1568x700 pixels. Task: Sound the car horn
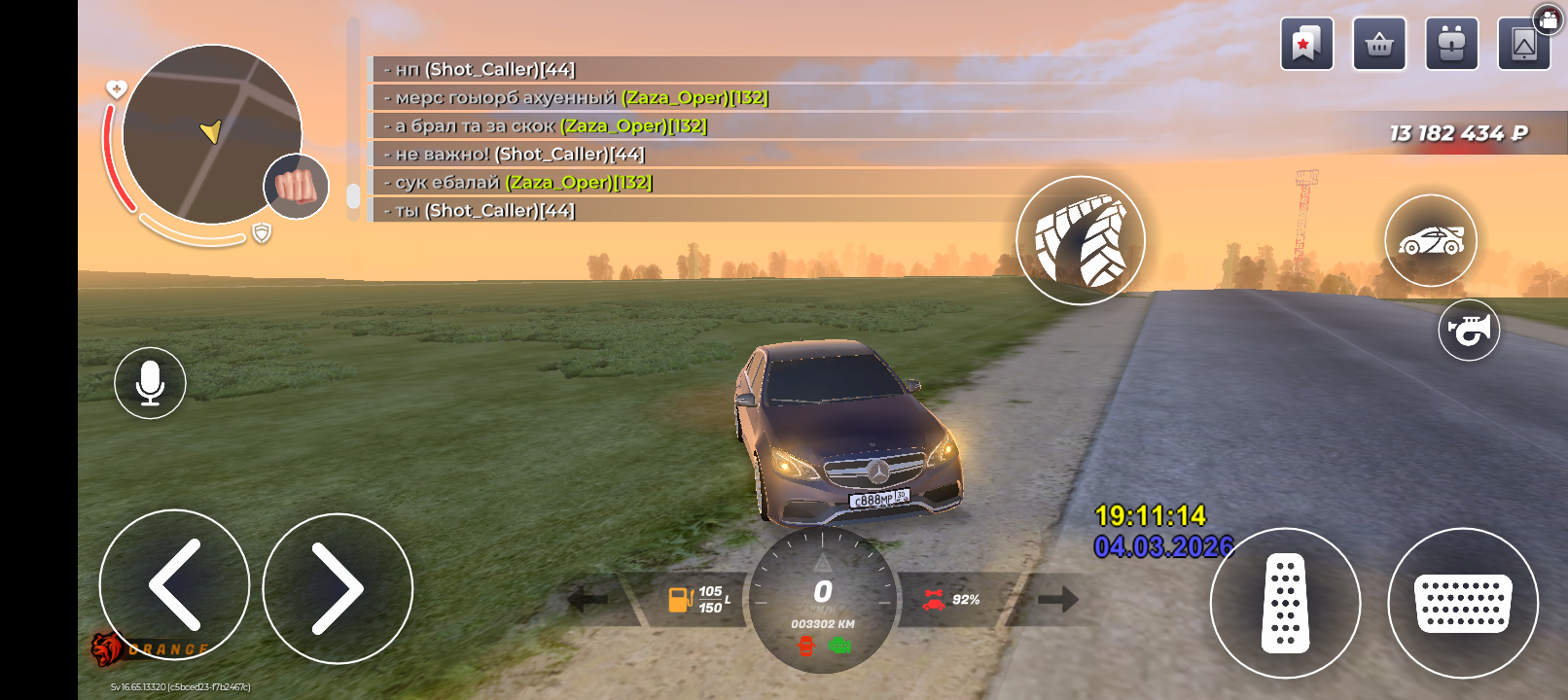tap(1469, 330)
